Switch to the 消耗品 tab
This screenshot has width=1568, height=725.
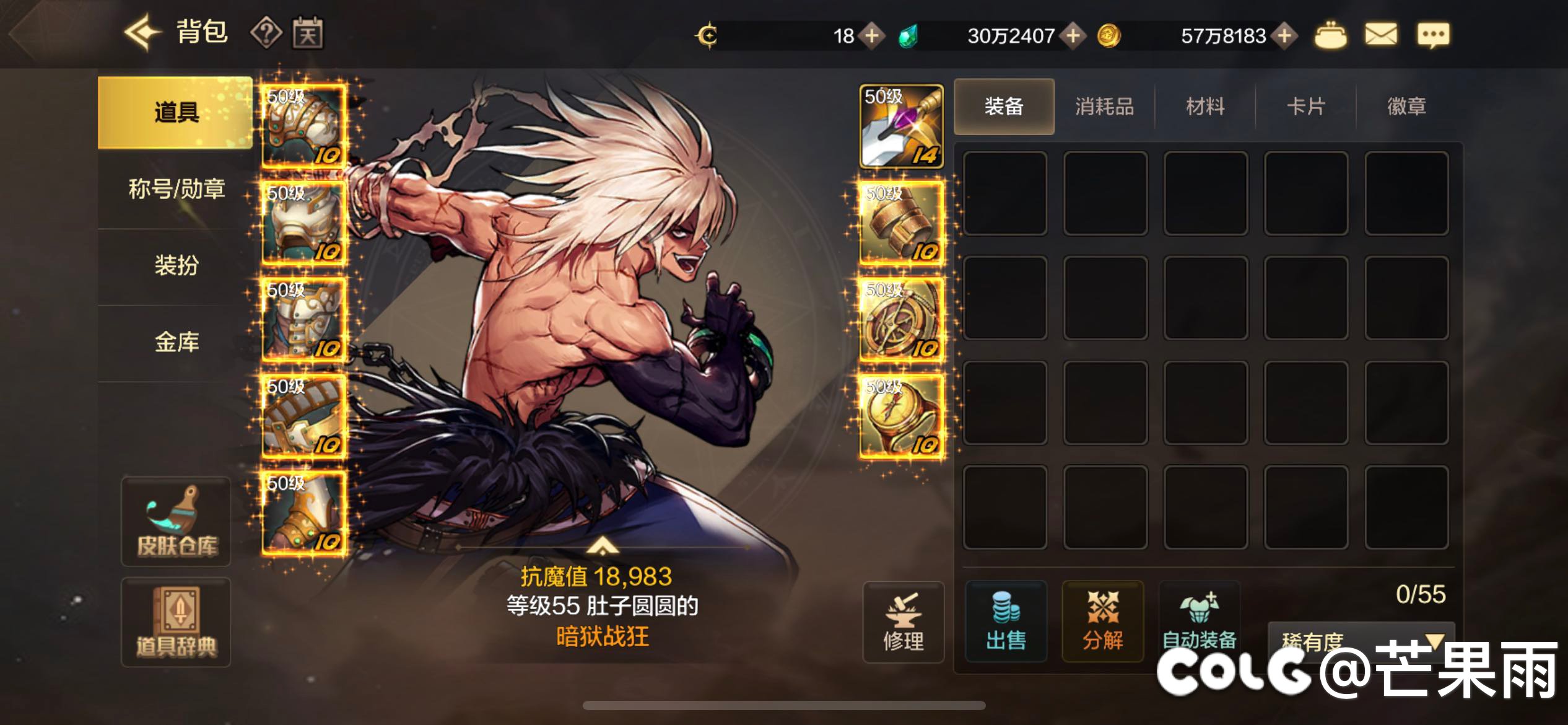[x=1104, y=107]
